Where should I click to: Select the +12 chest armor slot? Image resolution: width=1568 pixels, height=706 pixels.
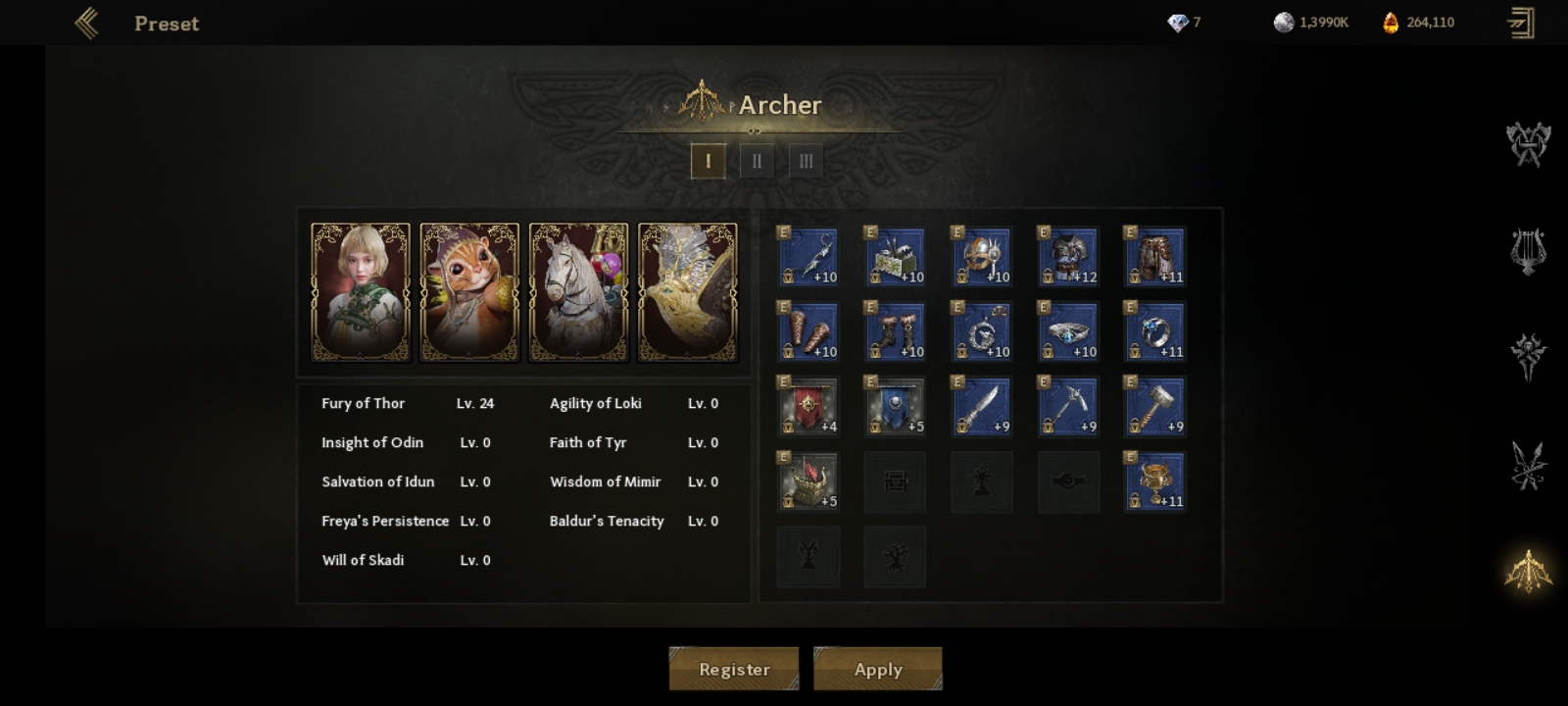(1068, 257)
